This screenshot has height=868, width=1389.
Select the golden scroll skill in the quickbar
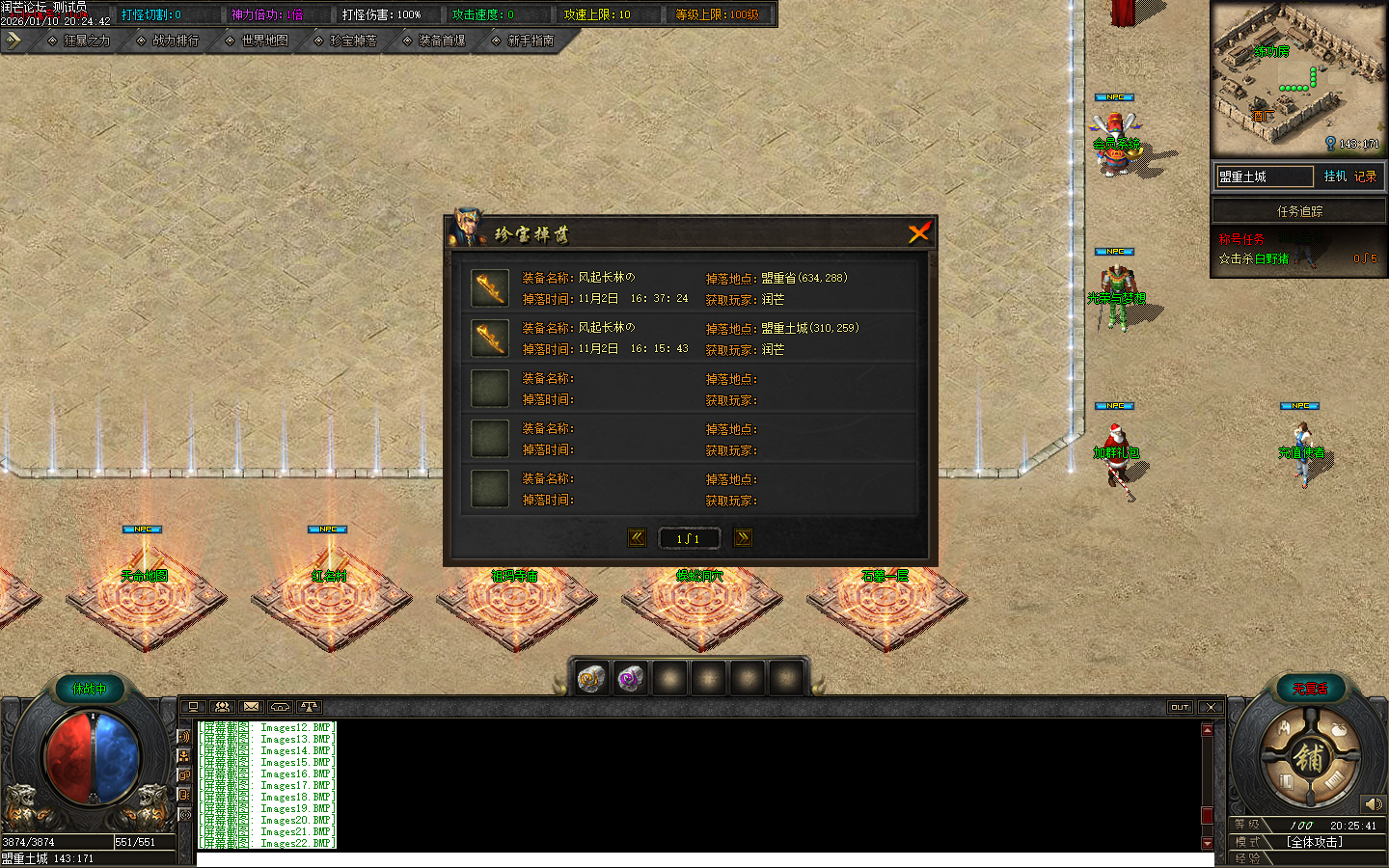590,678
